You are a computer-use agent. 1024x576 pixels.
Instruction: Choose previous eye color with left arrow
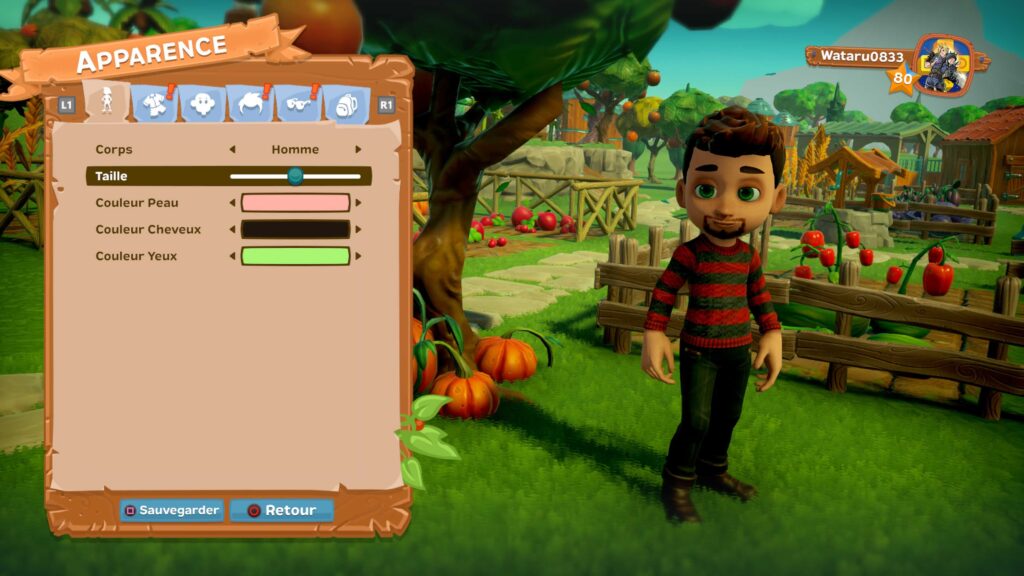click(x=233, y=256)
